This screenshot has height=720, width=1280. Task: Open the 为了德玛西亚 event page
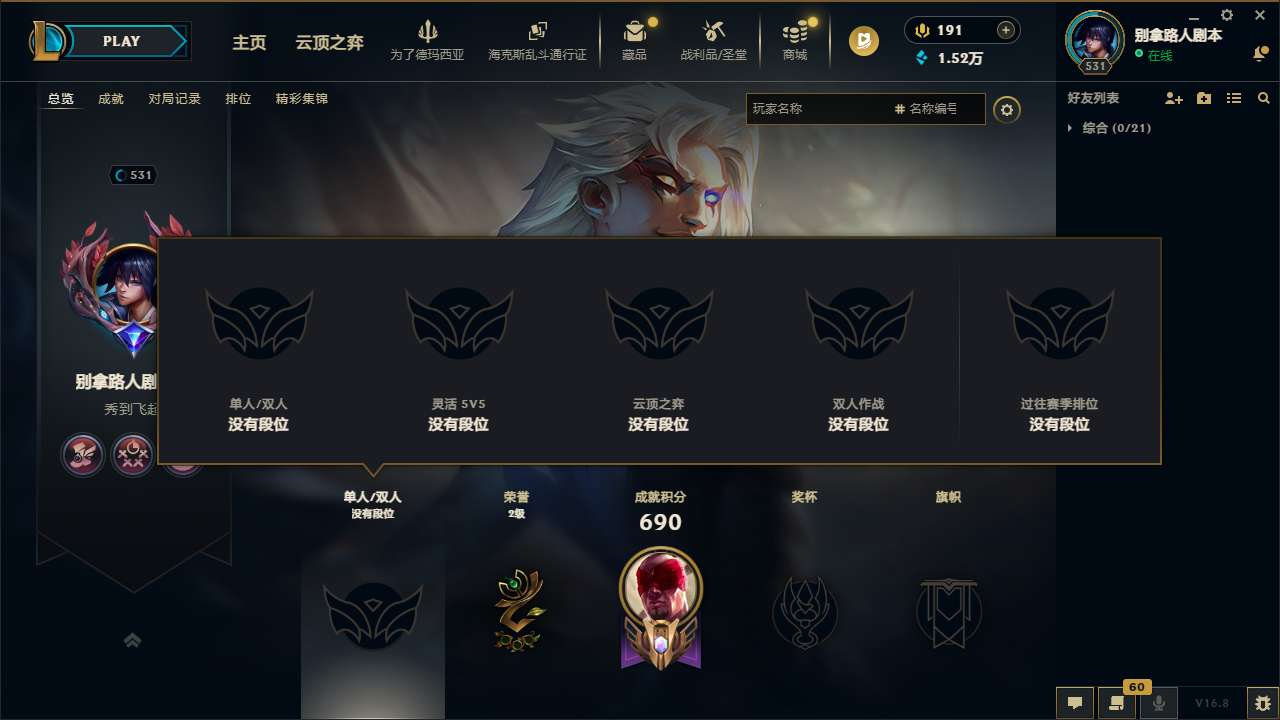[428, 40]
